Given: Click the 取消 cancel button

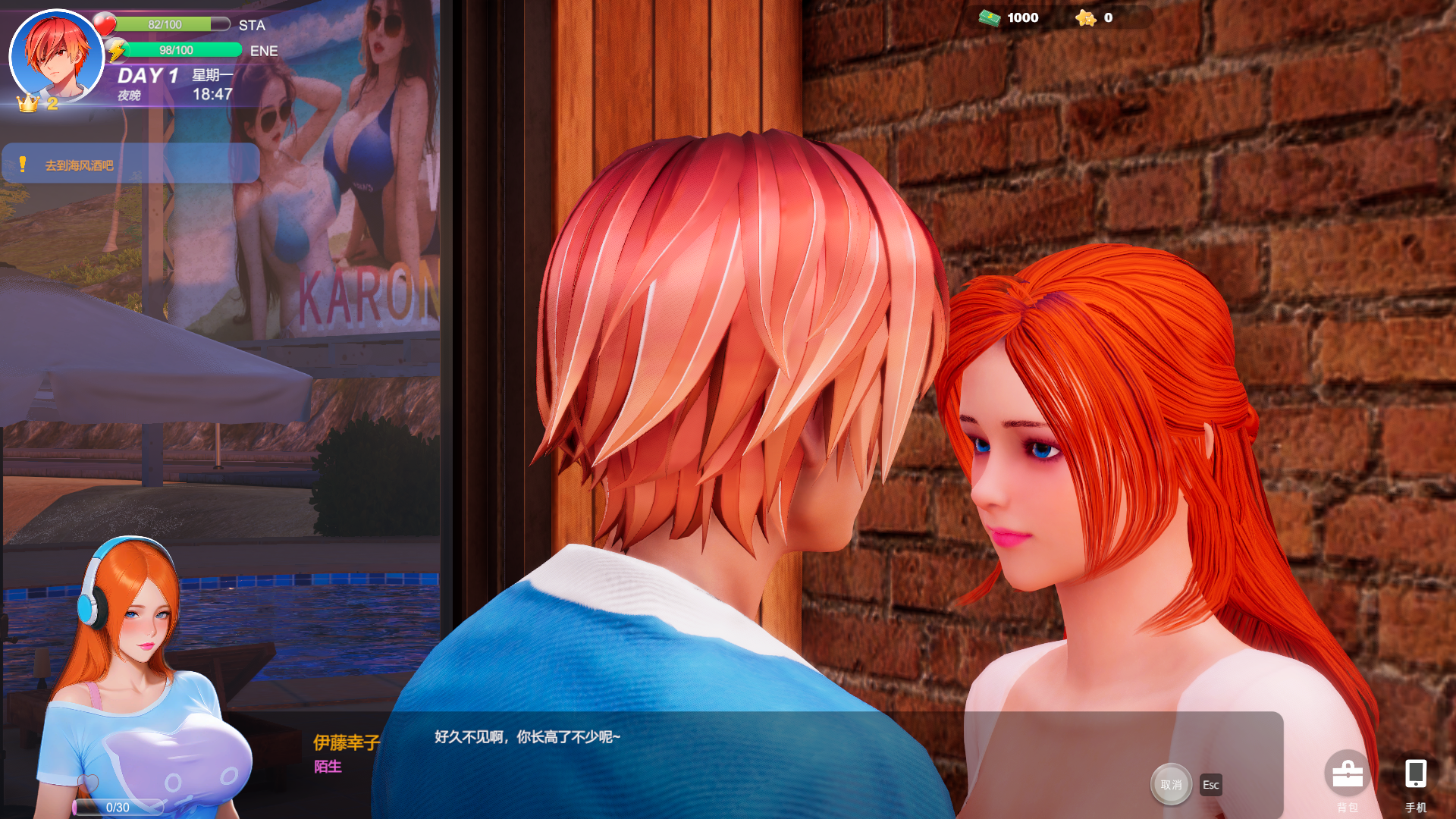Looking at the screenshot, I should 1171,784.
